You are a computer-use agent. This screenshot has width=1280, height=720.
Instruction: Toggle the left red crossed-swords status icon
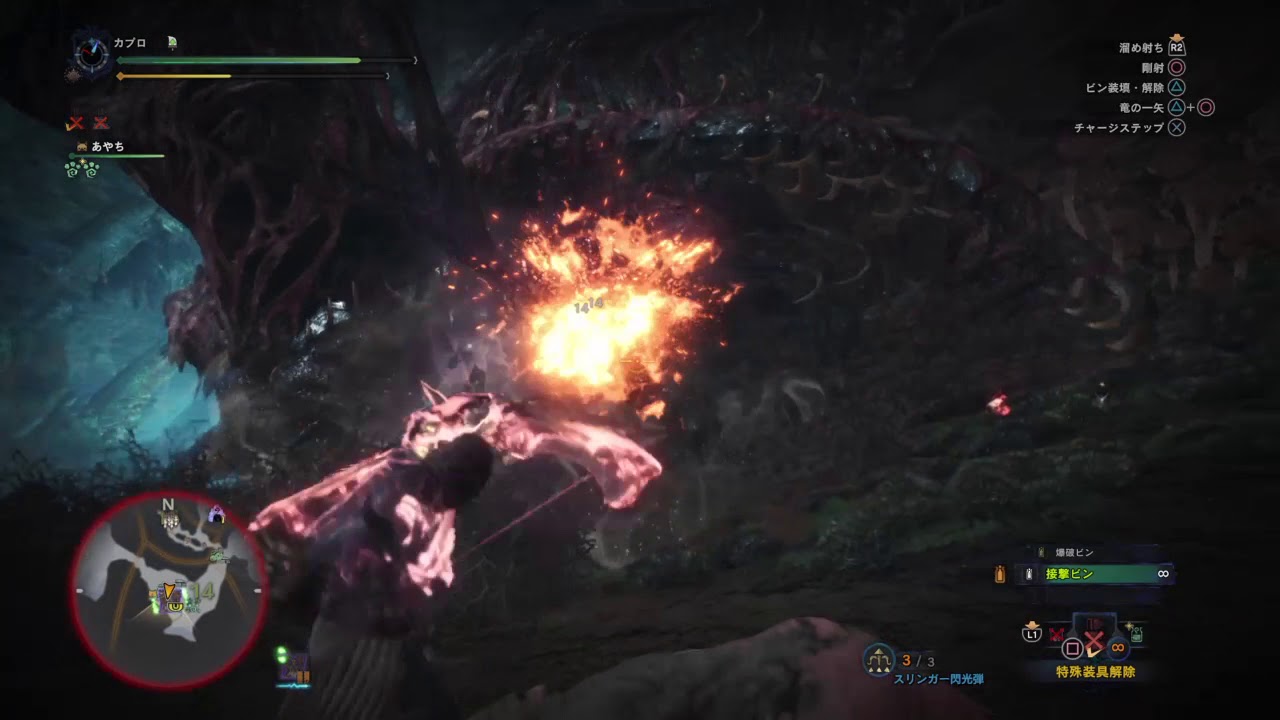coord(76,122)
